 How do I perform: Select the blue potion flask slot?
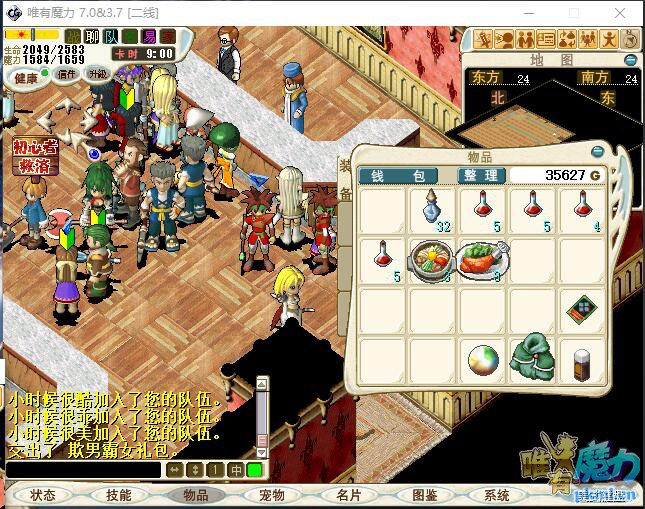click(432, 209)
